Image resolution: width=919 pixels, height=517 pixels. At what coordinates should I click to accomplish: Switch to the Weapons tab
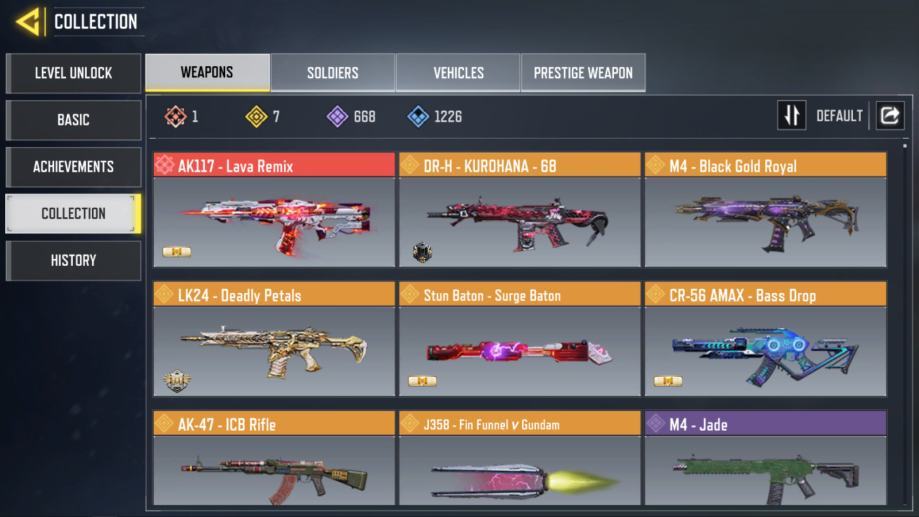point(207,72)
